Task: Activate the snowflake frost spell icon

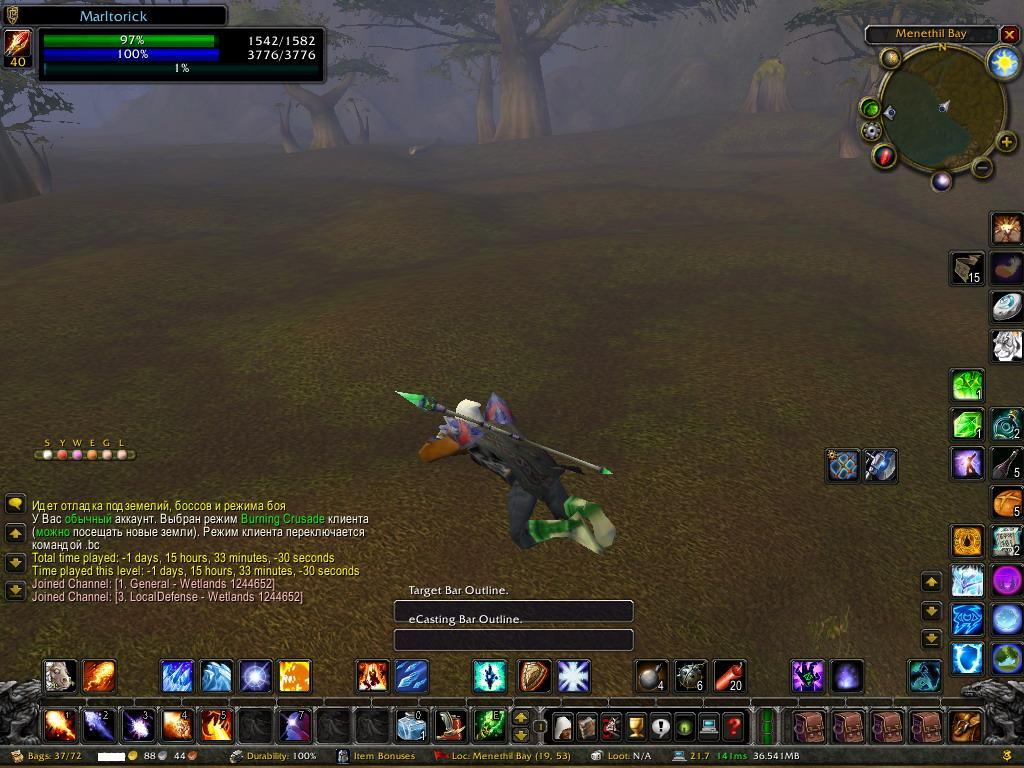Action: (574, 676)
